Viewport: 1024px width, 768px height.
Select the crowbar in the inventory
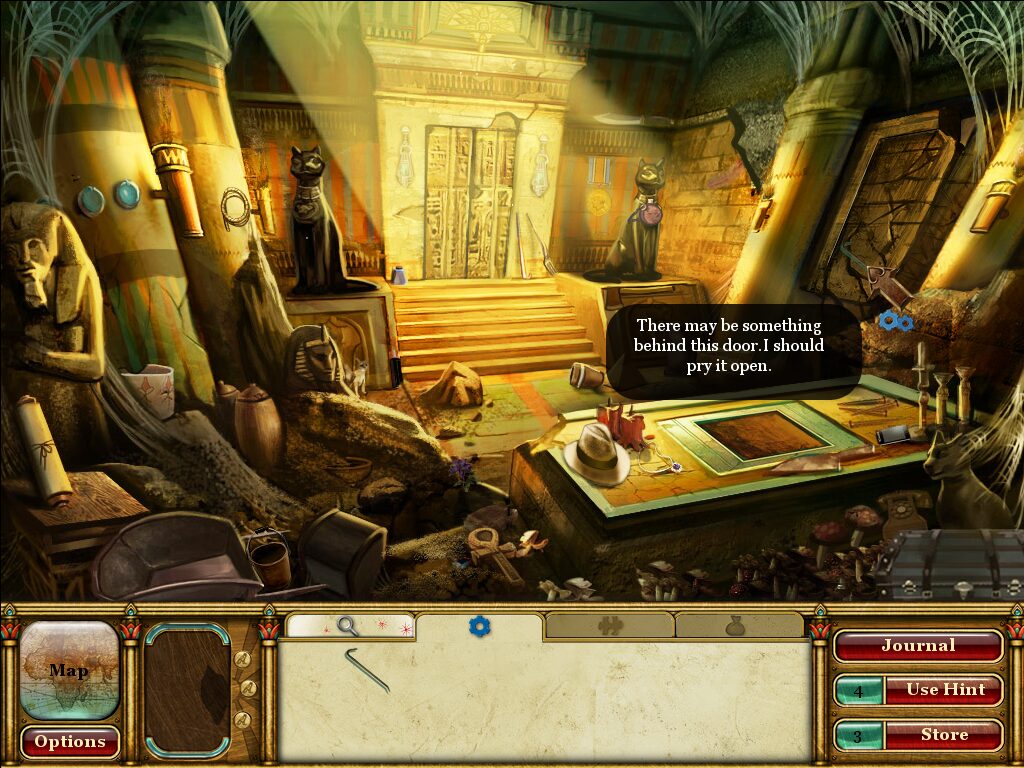tap(367, 669)
